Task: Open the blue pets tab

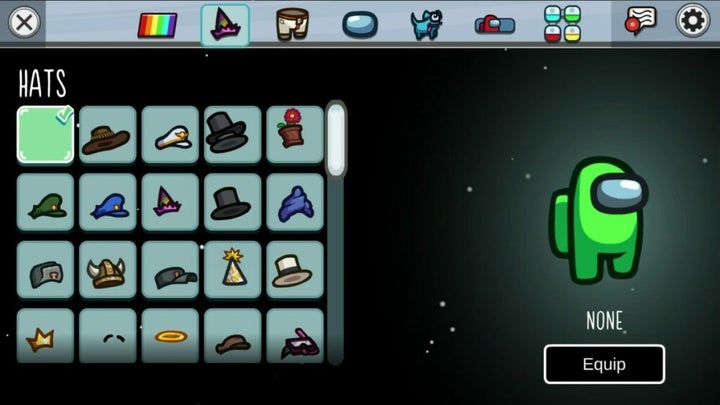Action: point(426,23)
